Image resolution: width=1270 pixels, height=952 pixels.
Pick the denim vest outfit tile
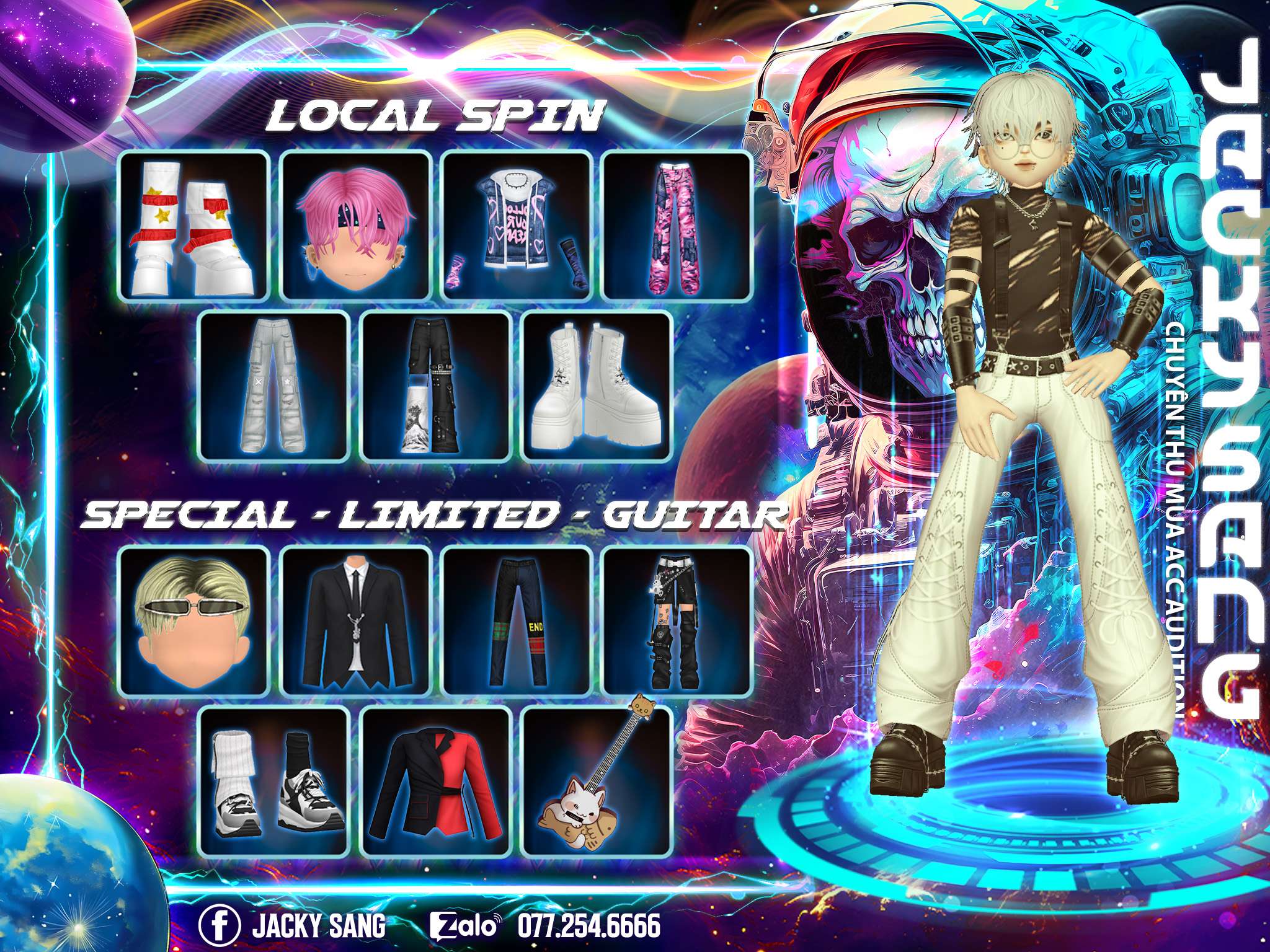pyautogui.click(x=516, y=226)
